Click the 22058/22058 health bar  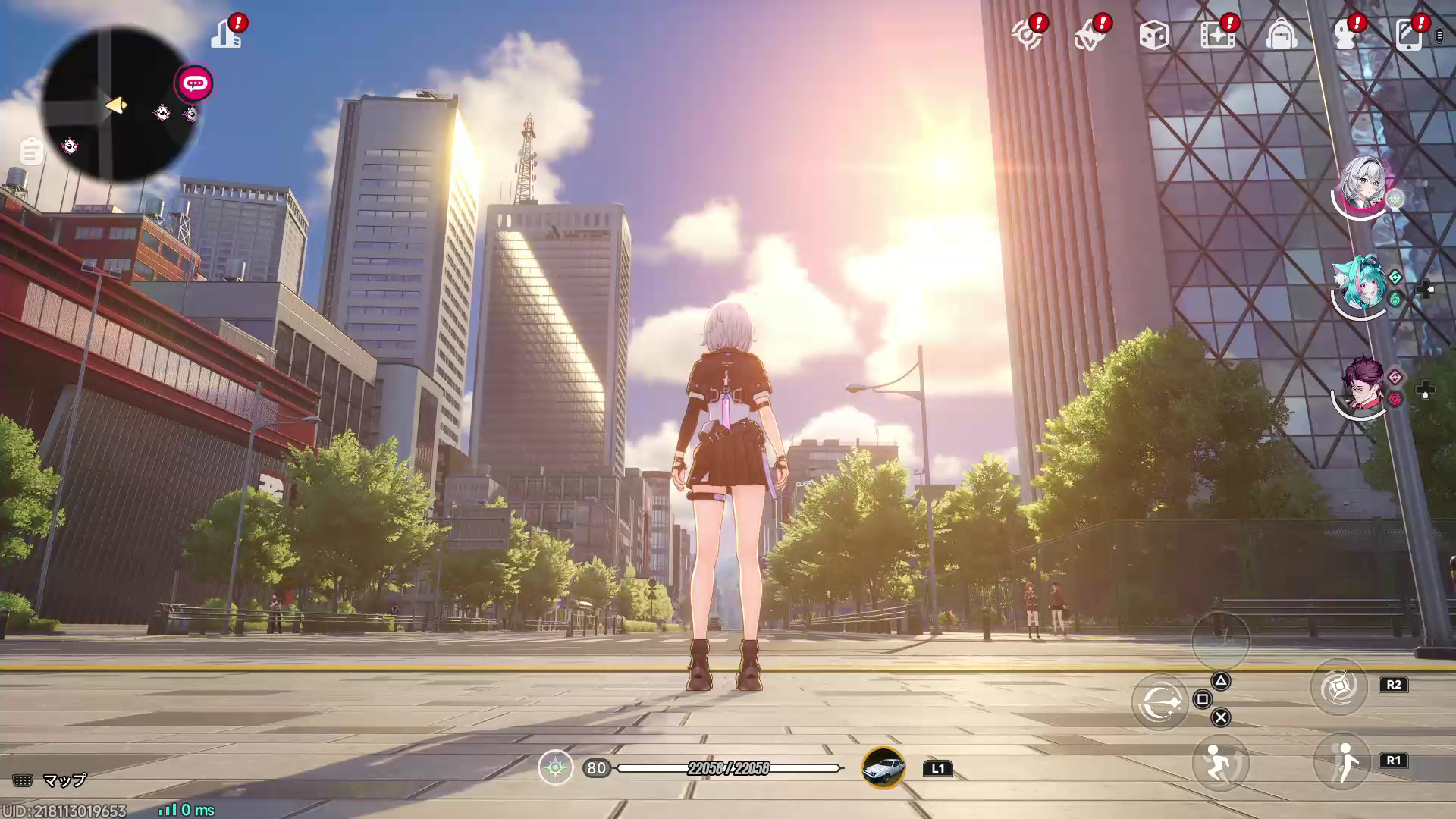[730, 767]
